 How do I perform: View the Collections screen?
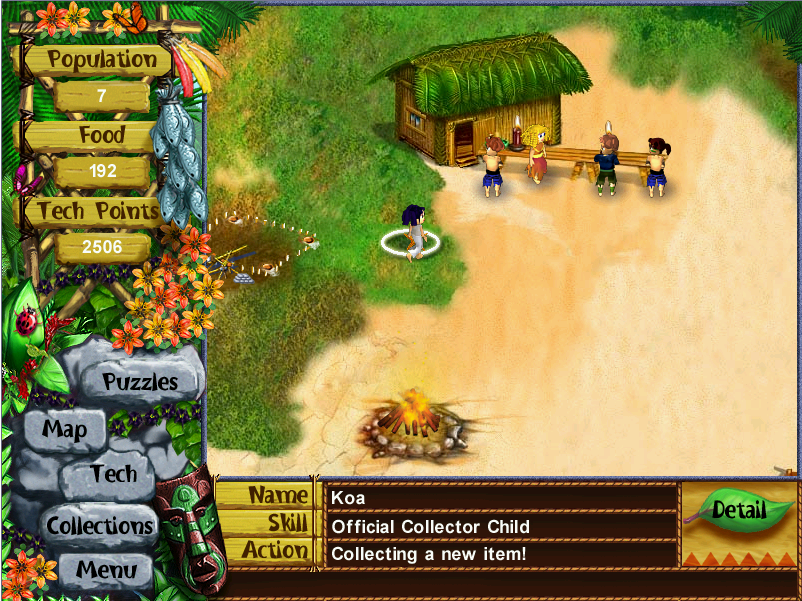(100, 525)
